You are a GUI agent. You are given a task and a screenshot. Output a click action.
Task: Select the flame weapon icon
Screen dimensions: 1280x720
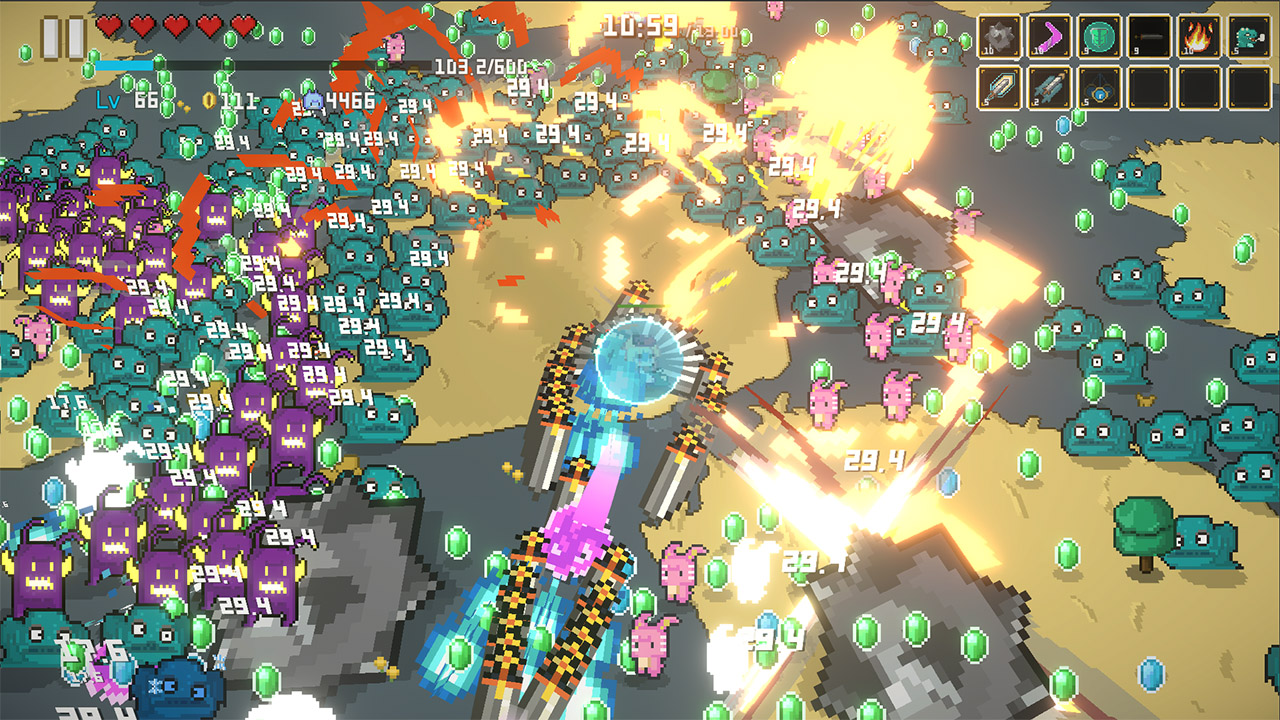point(1197,36)
